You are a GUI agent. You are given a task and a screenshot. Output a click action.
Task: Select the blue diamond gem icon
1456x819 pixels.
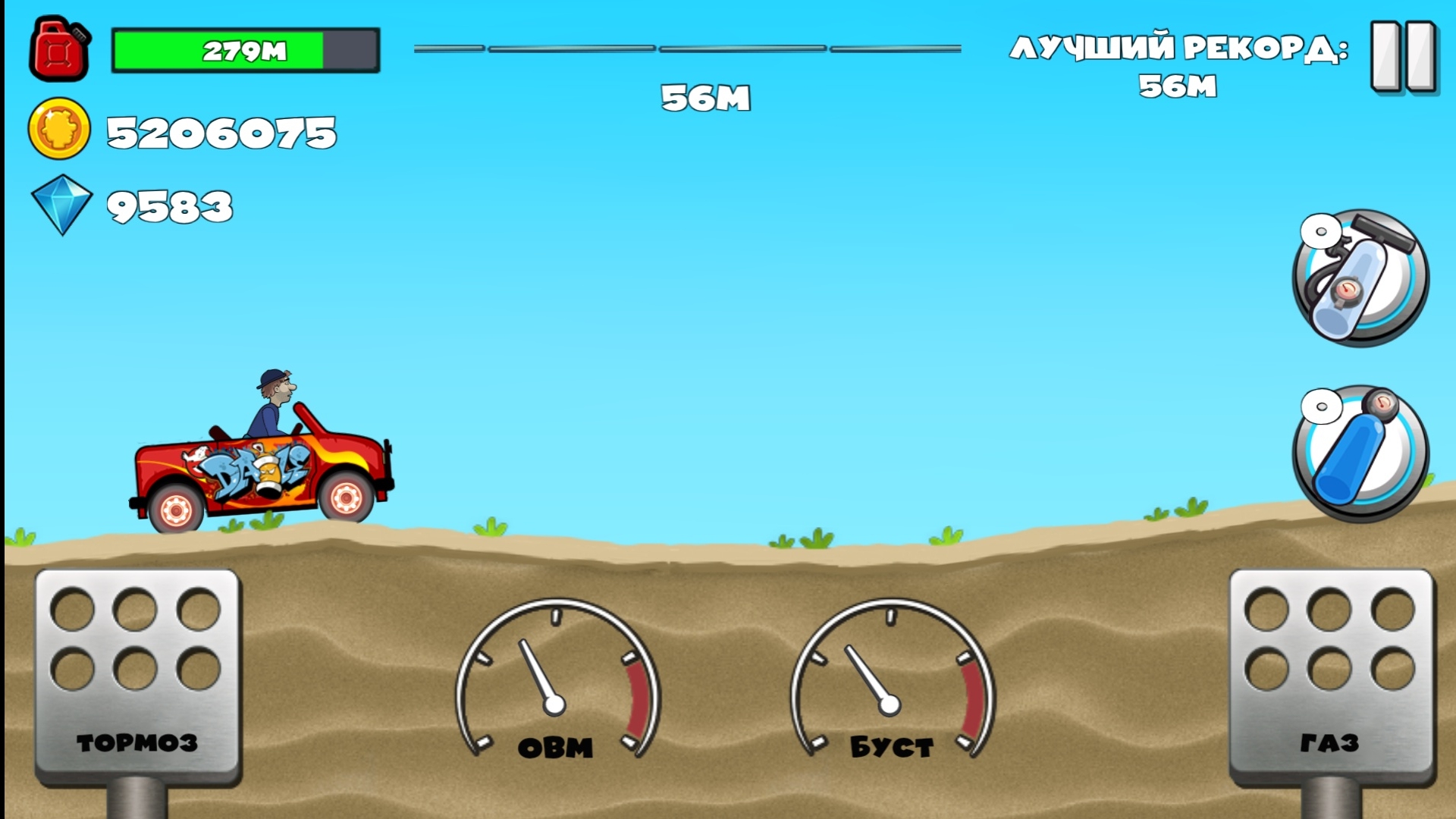(61, 203)
